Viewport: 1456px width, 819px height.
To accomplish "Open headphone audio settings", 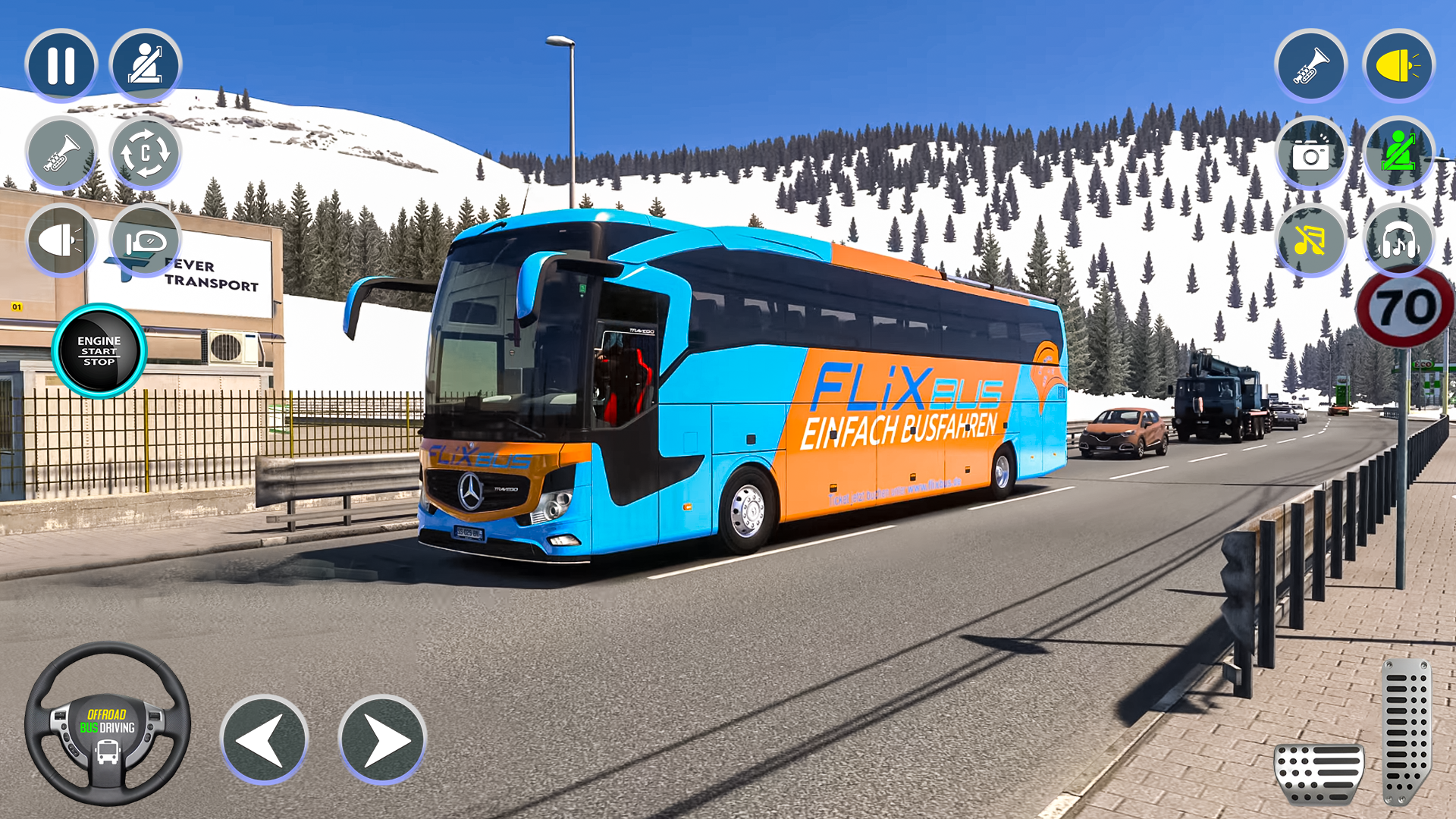I will point(1399,241).
